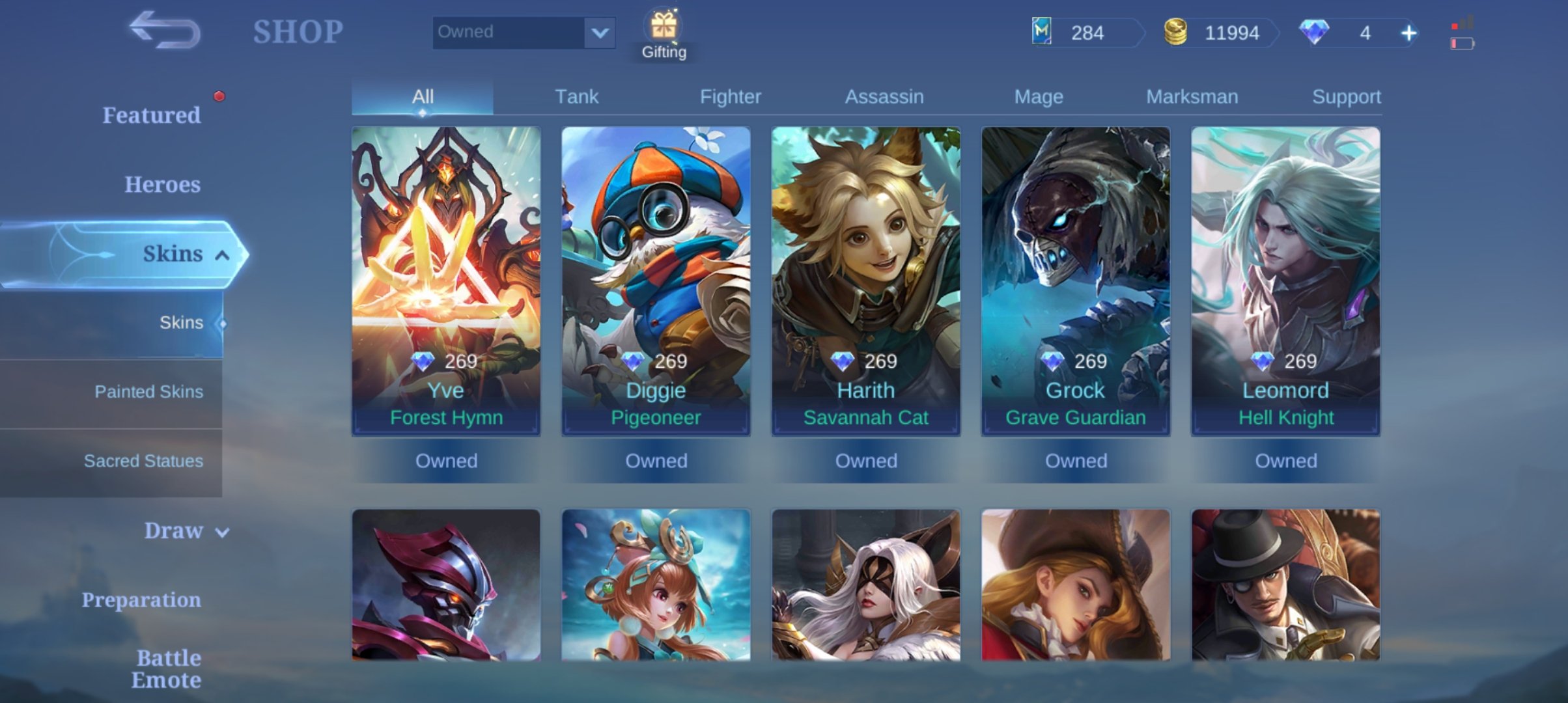The width and height of the screenshot is (1568, 703).
Task: Show Assassin skins tab
Action: 884,97
